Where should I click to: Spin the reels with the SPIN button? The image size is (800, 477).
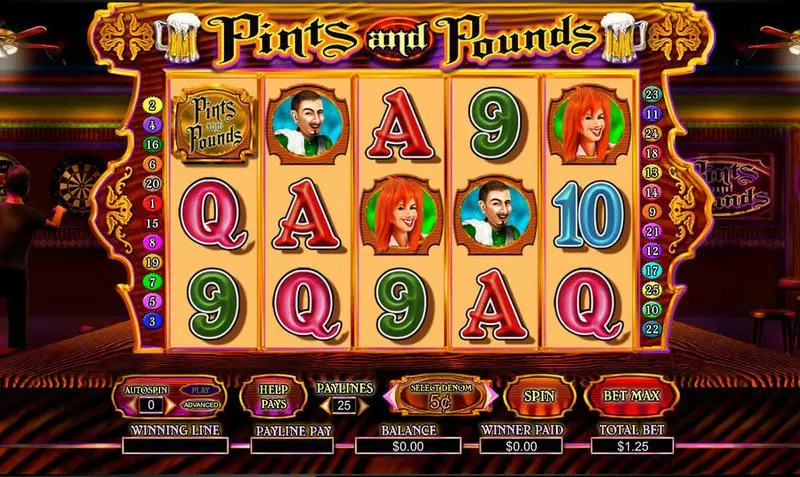(539, 396)
